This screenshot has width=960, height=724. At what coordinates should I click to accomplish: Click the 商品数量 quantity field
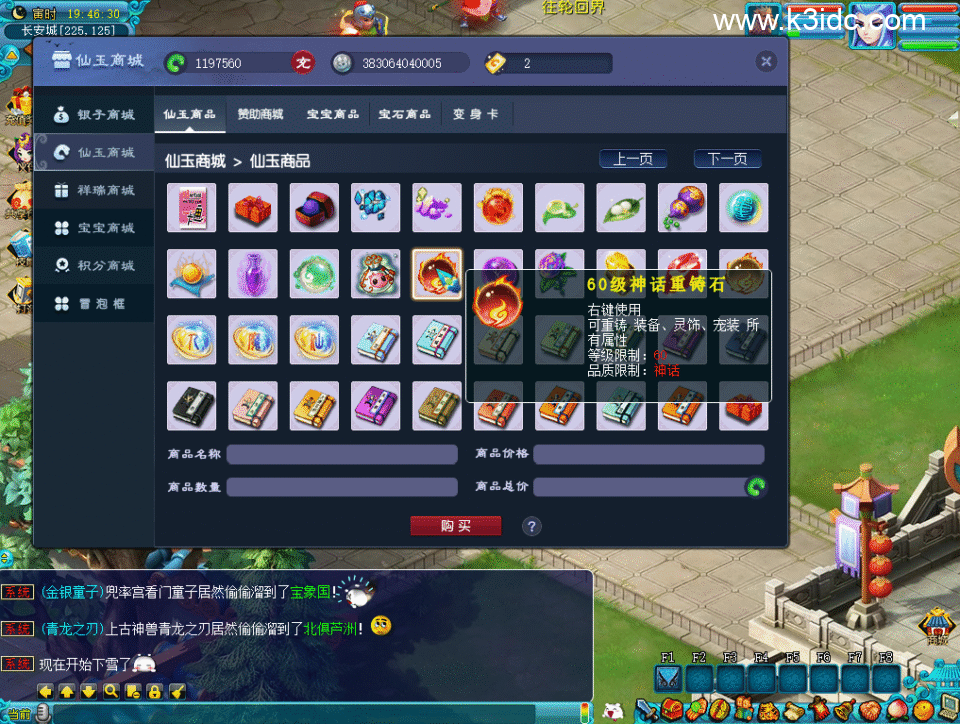click(341, 487)
